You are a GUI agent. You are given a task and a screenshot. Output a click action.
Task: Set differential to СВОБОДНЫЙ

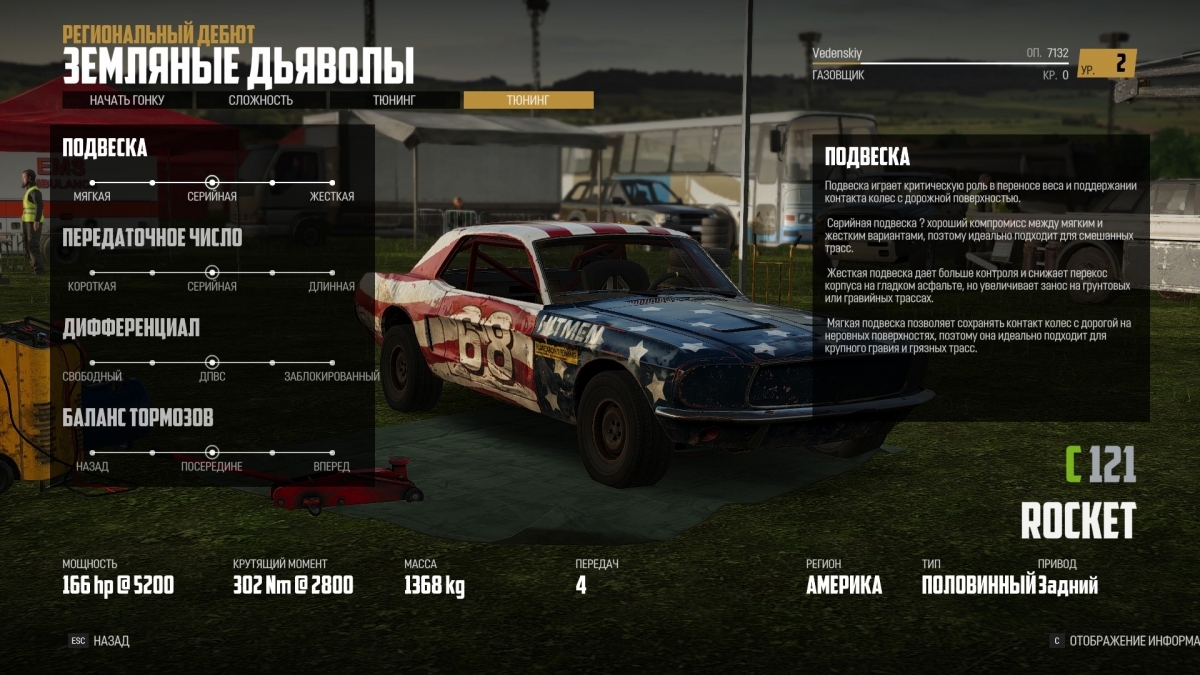point(92,362)
